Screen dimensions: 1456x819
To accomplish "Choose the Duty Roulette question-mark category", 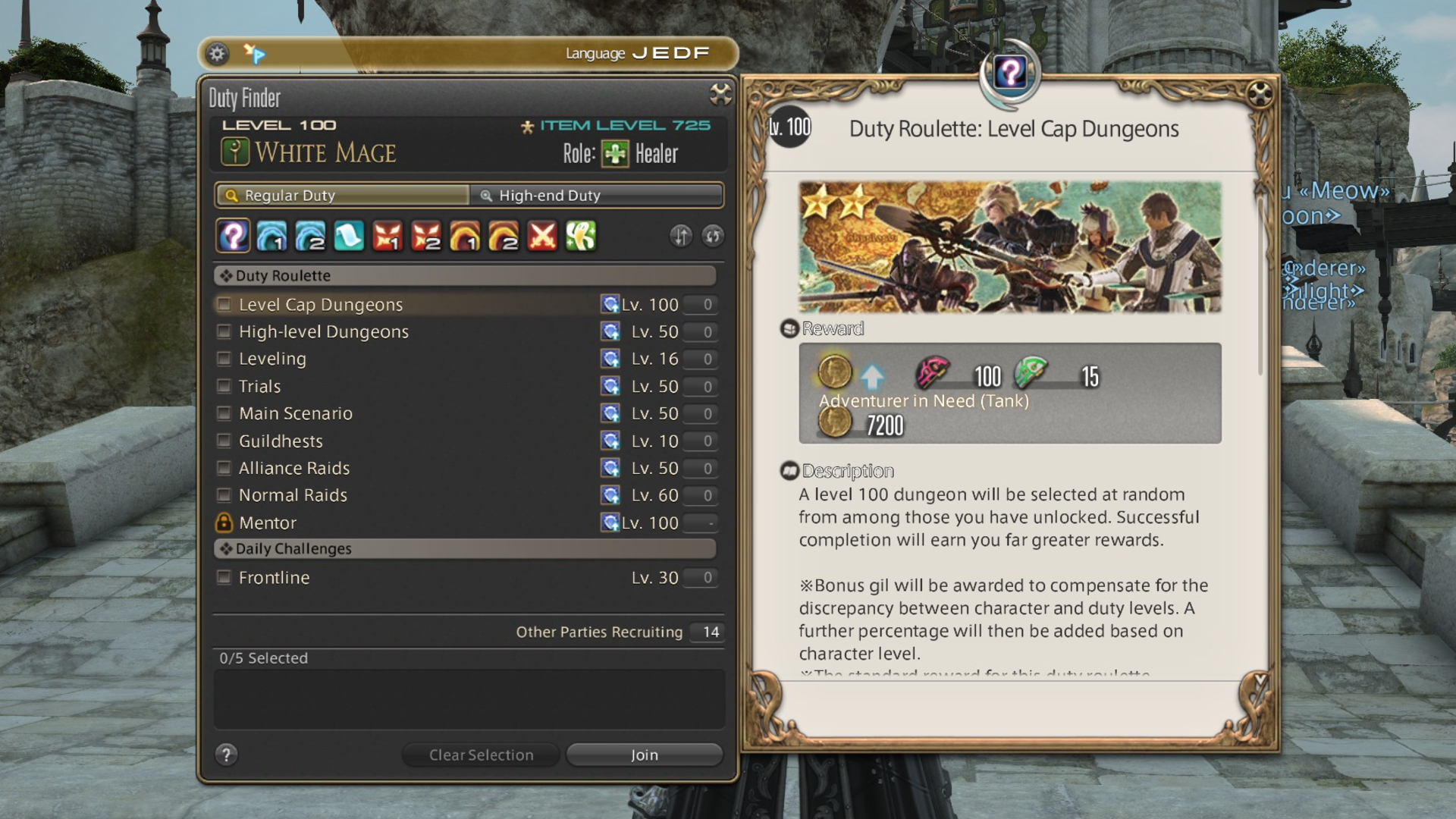I will [234, 237].
